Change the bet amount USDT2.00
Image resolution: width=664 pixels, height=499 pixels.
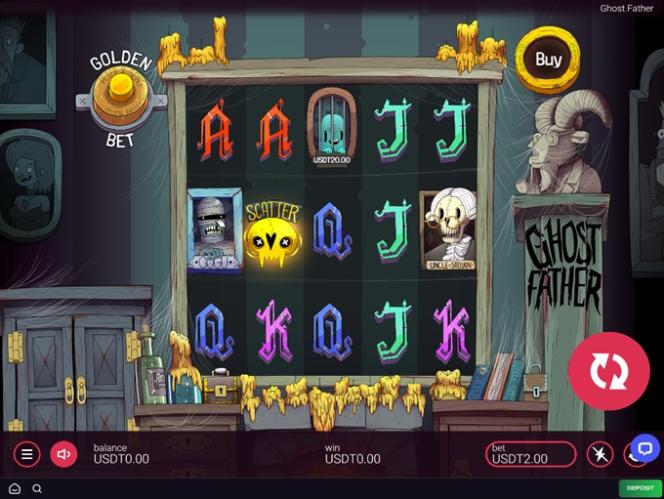click(x=530, y=455)
